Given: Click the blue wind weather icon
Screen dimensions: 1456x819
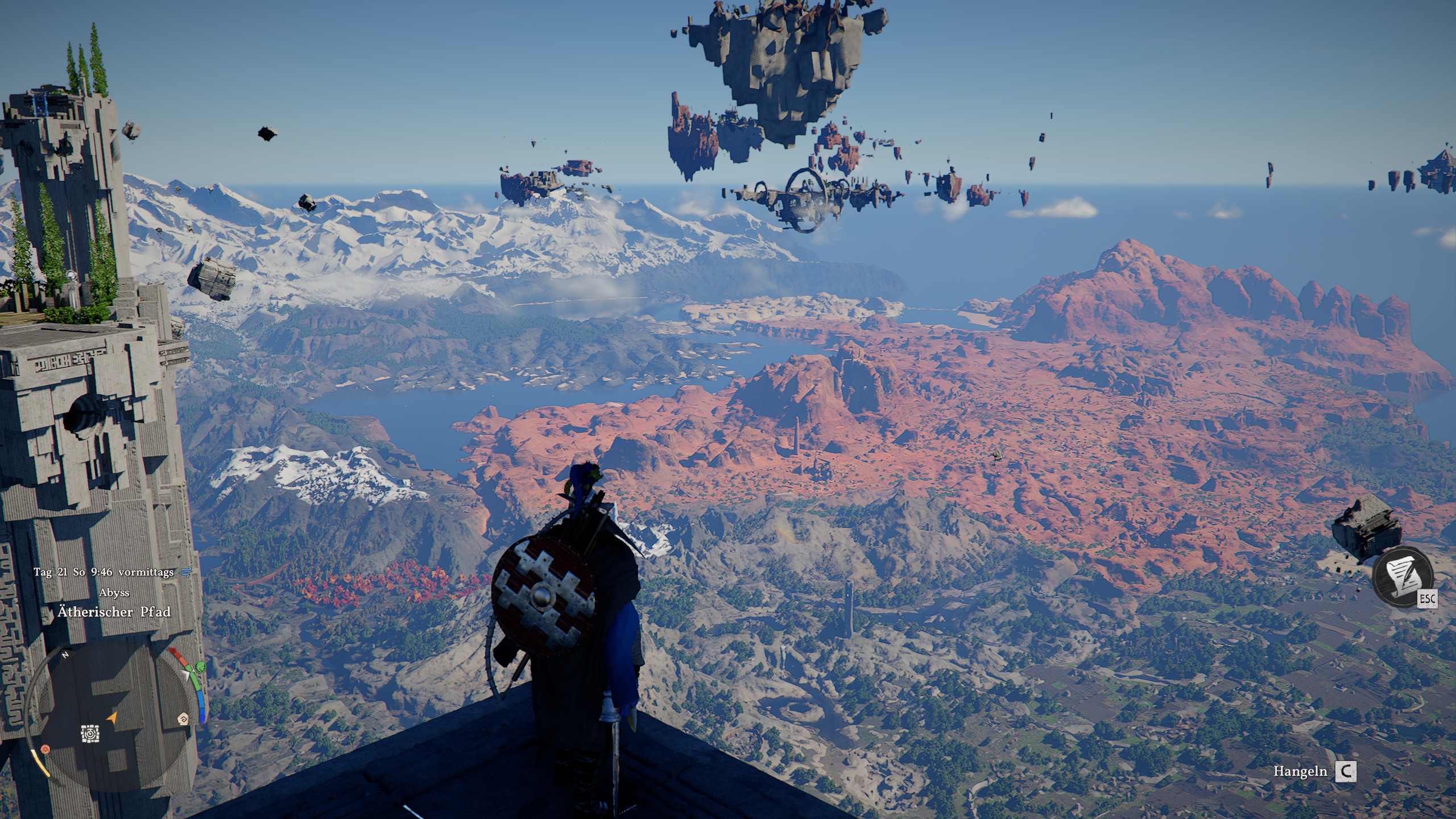Looking at the screenshot, I should tap(185, 573).
